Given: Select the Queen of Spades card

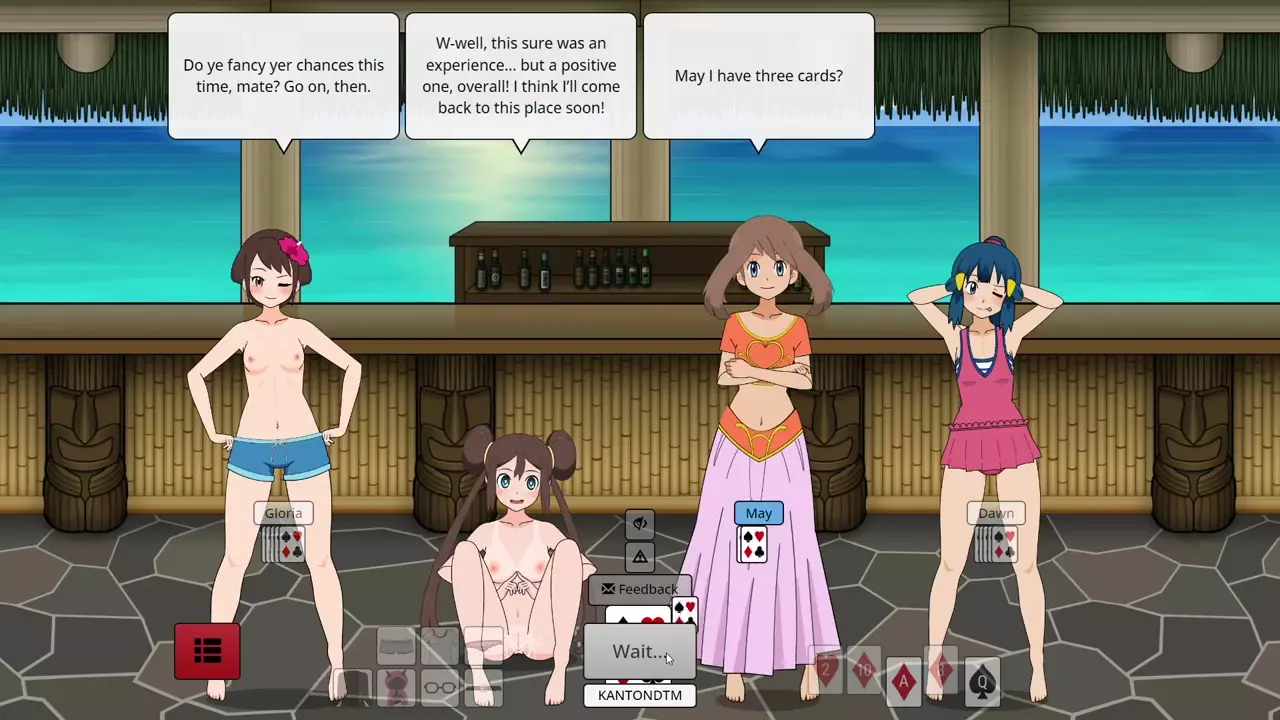Looking at the screenshot, I should click(x=982, y=682).
